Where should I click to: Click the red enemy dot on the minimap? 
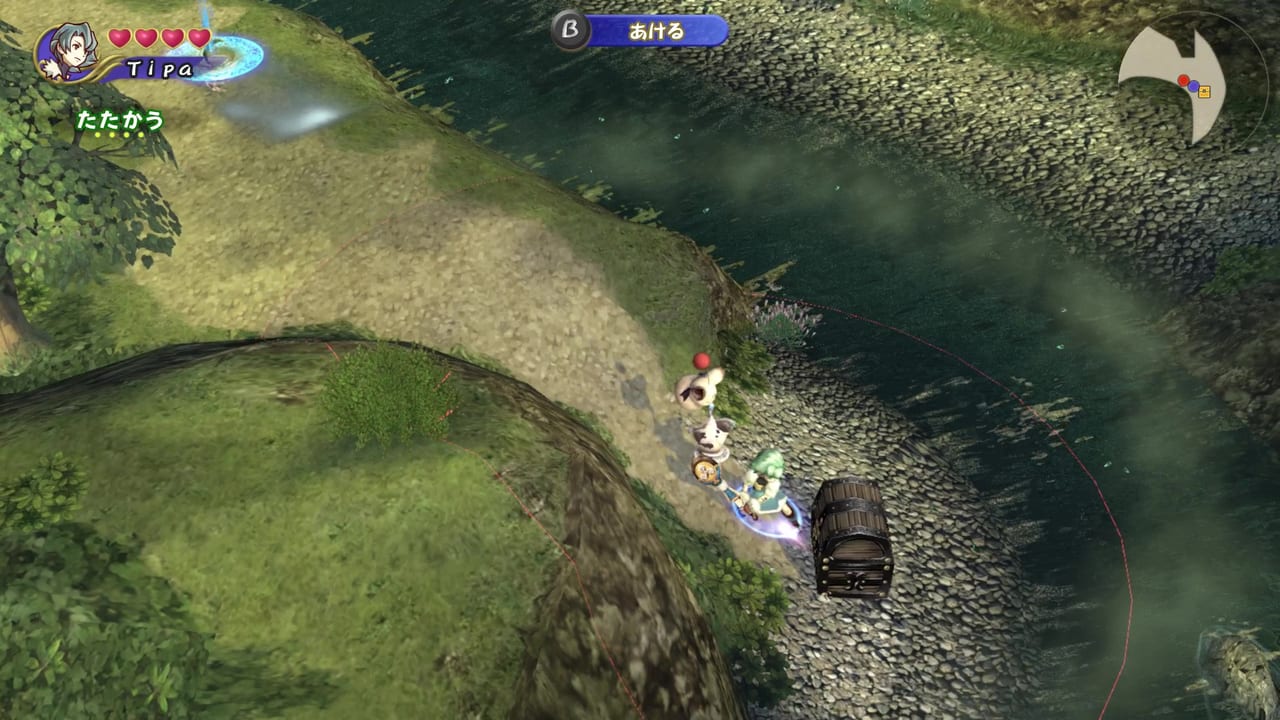click(x=1183, y=80)
